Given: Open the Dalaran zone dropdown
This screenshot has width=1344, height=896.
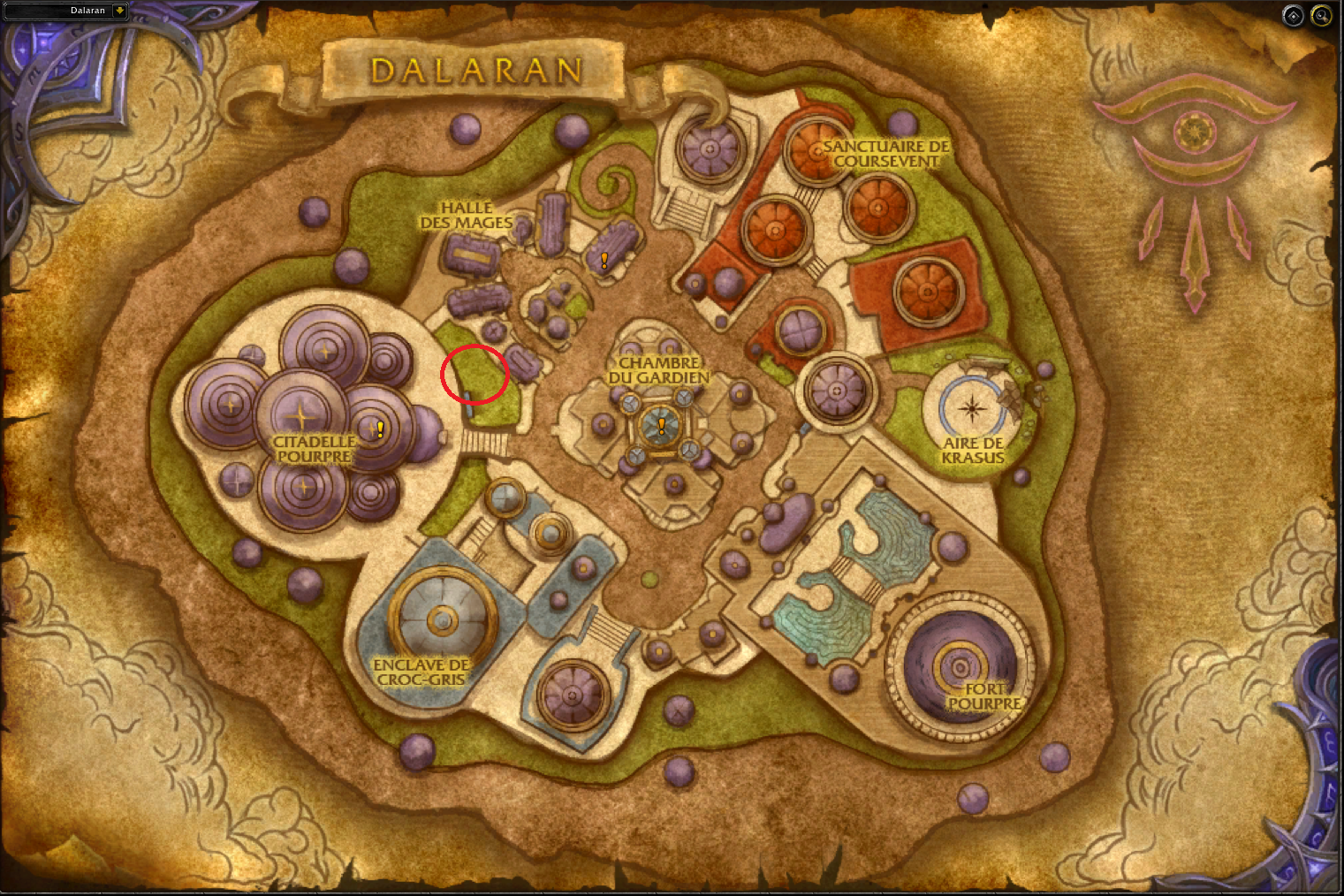Looking at the screenshot, I should [119, 11].
